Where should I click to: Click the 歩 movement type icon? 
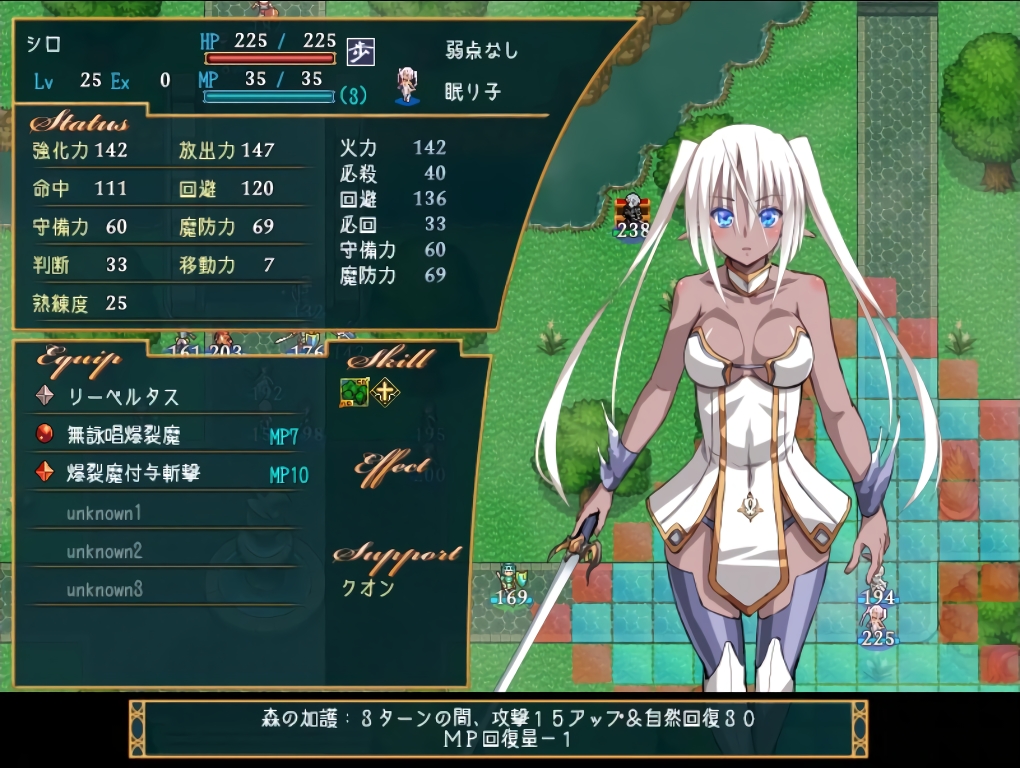360,51
